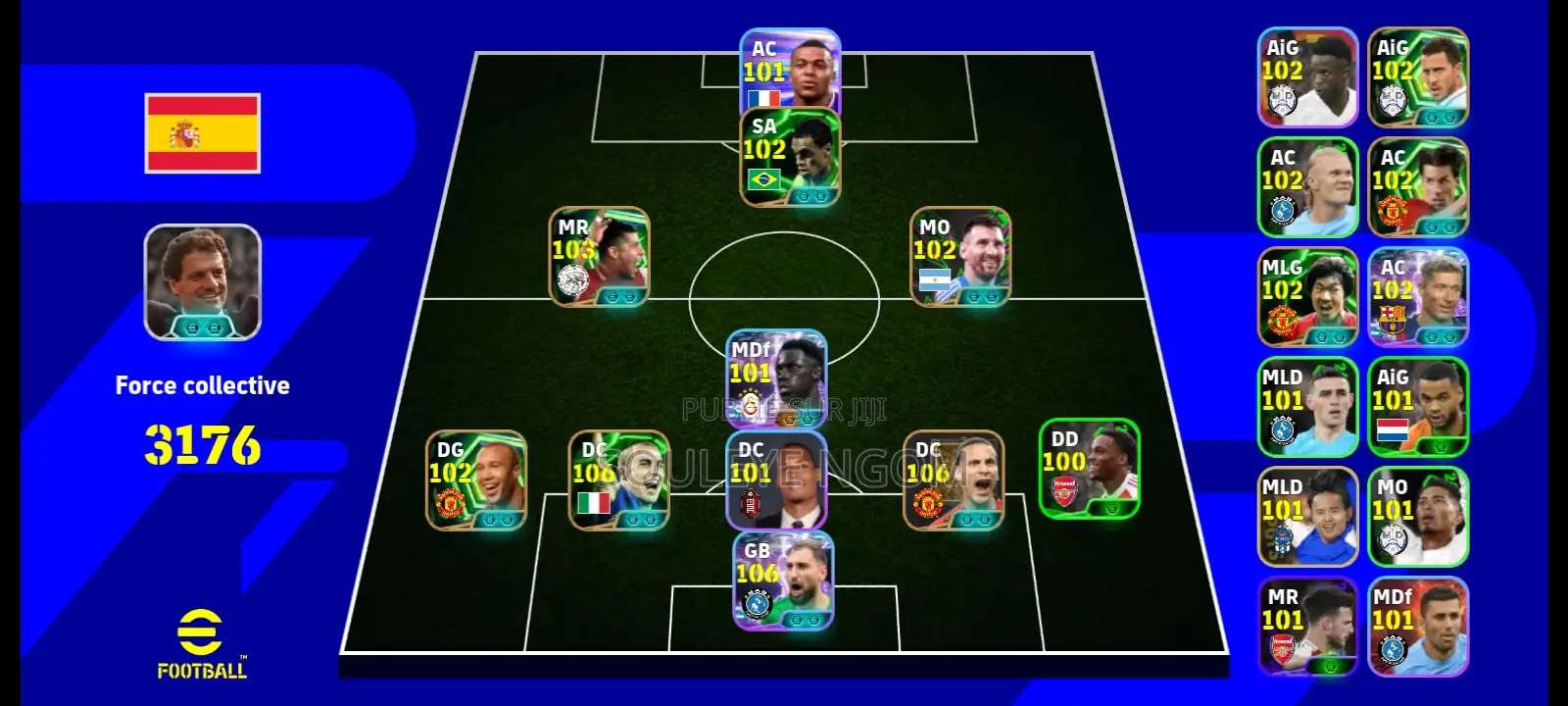Open the manager portrait
The image size is (1568, 706).
click(203, 282)
